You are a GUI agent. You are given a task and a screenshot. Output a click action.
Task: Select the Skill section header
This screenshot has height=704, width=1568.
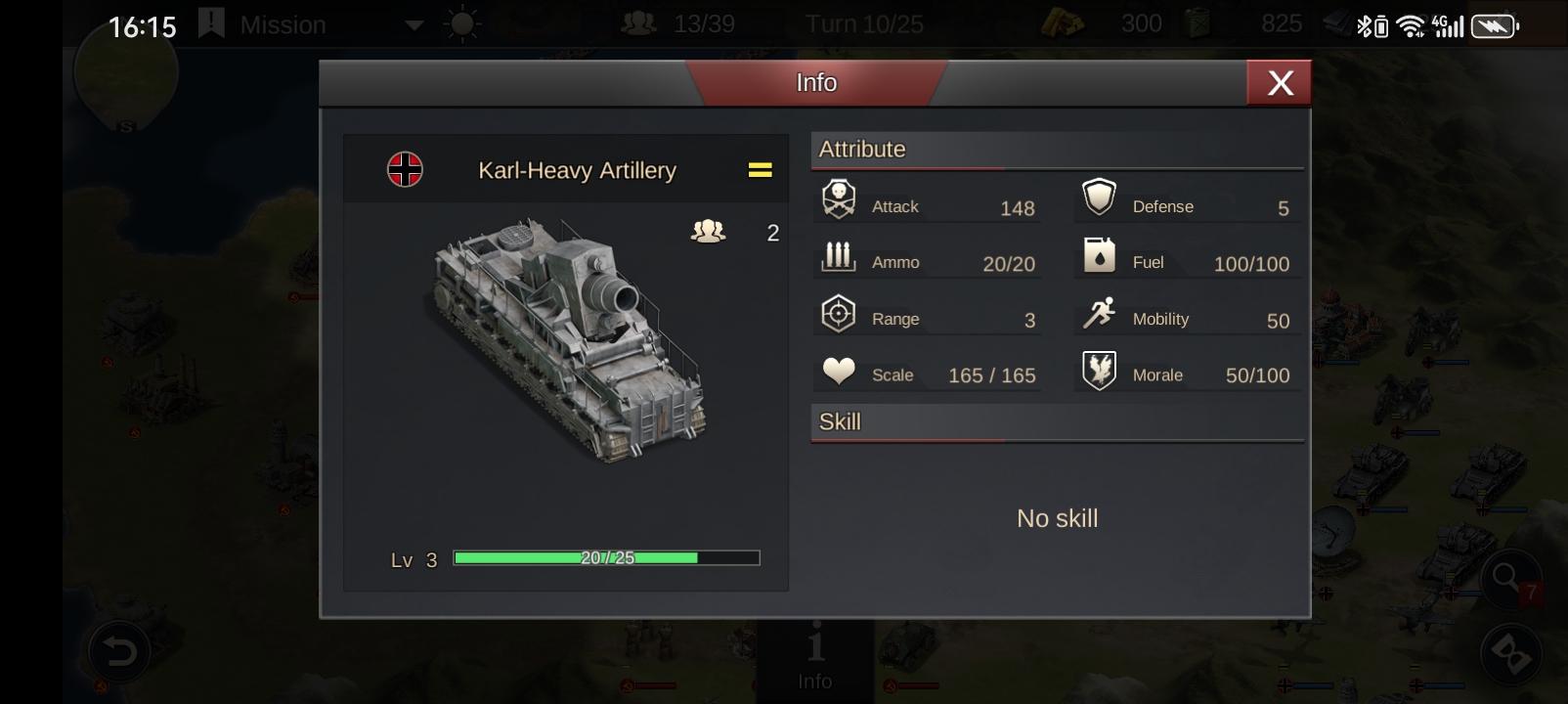pyautogui.click(x=840, y=421)
